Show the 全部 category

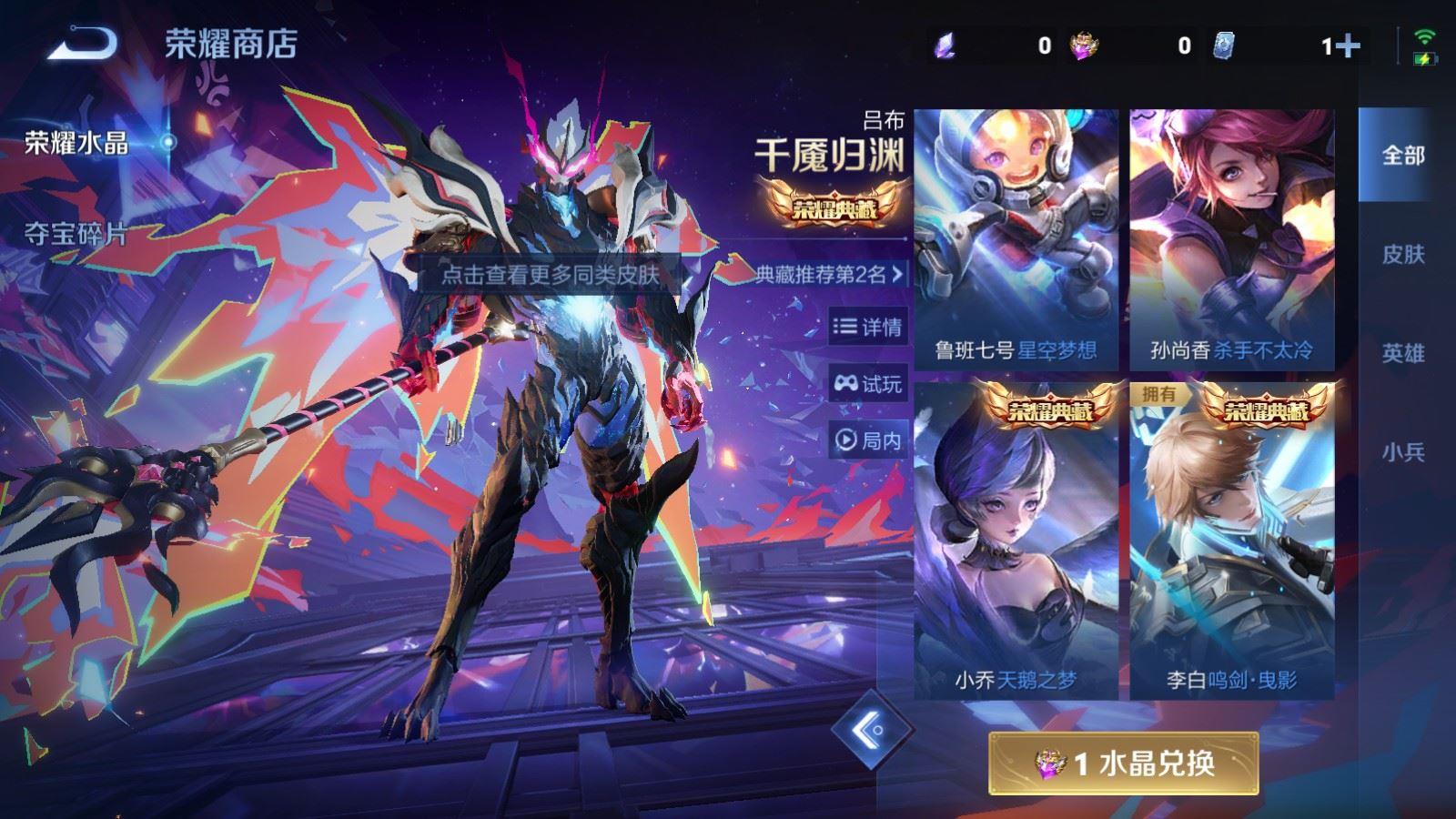(1402, 156)
